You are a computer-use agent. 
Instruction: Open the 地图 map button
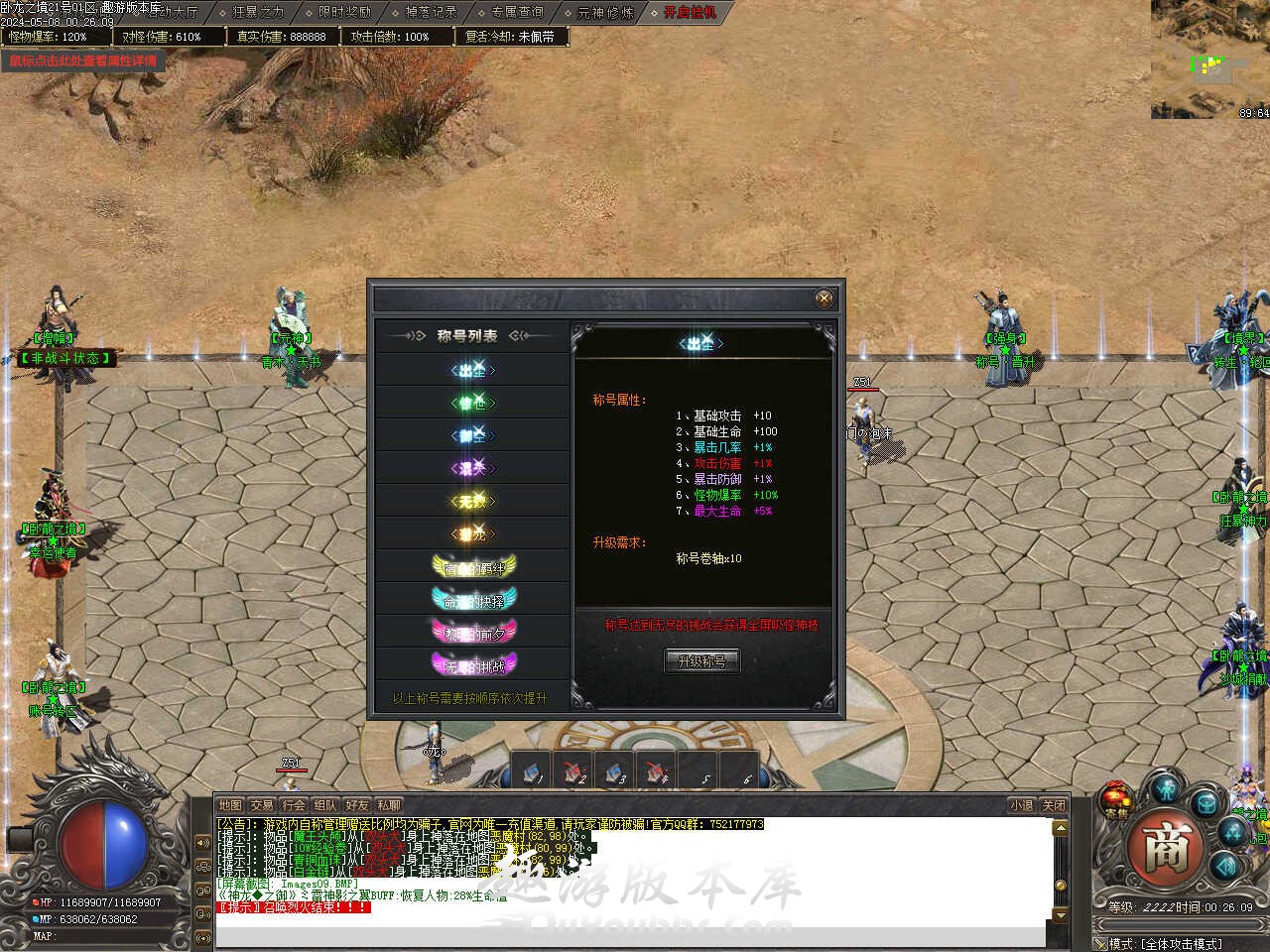pyautogui.click(x=230, y=805)
